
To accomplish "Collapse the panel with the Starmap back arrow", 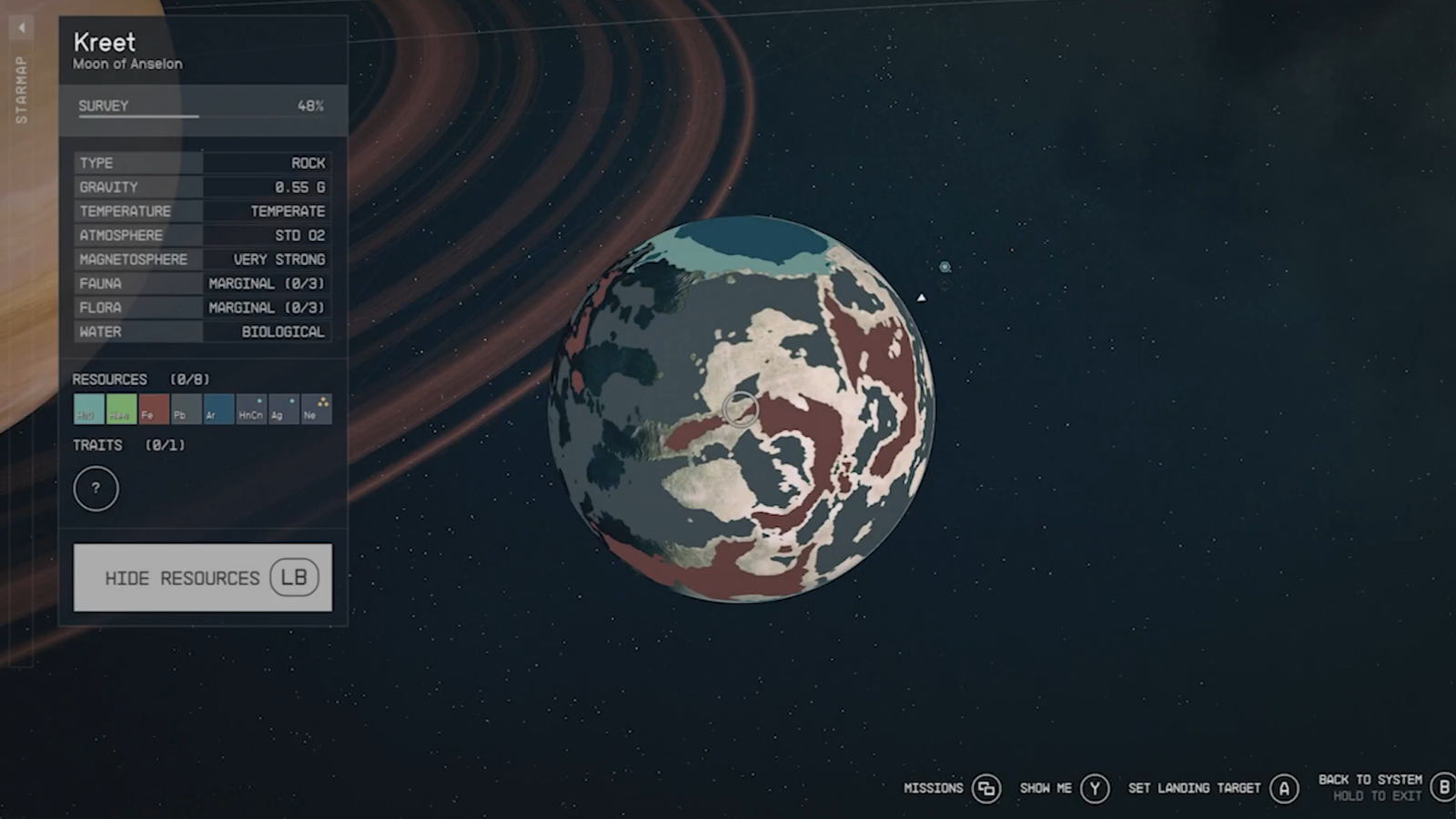I will tap(22, 28).
